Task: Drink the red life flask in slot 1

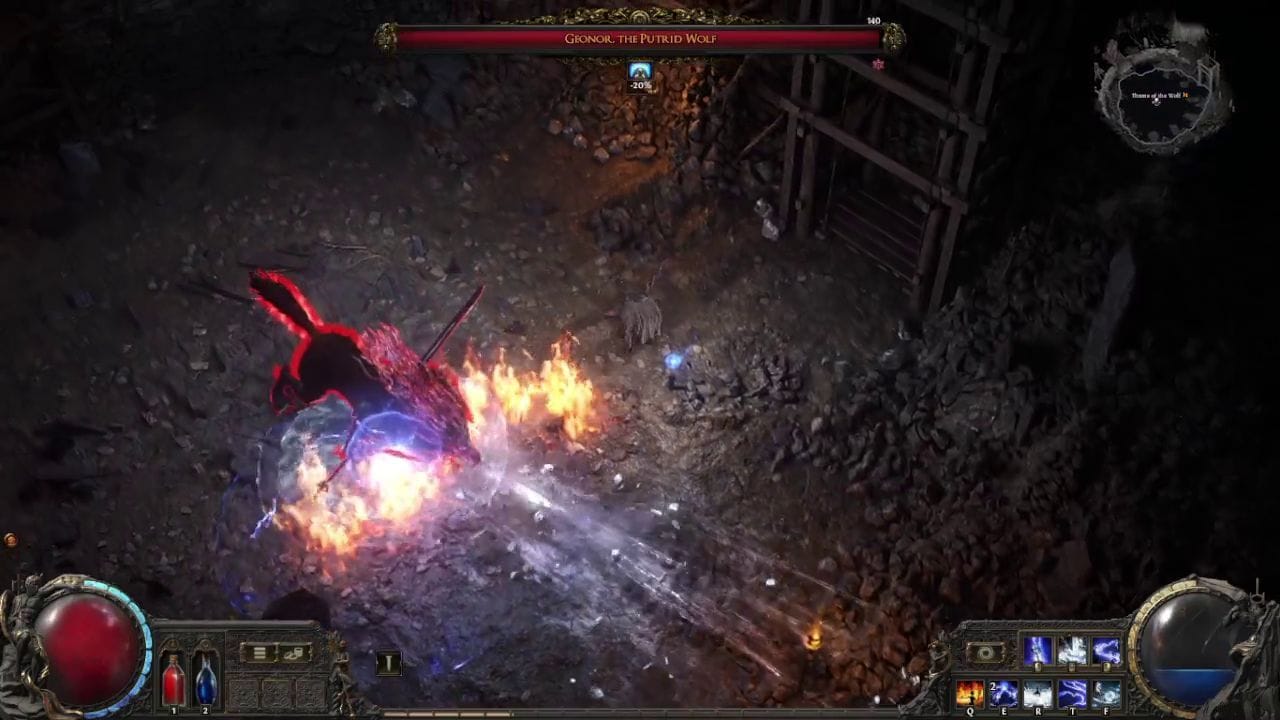Action: point(173,682)
